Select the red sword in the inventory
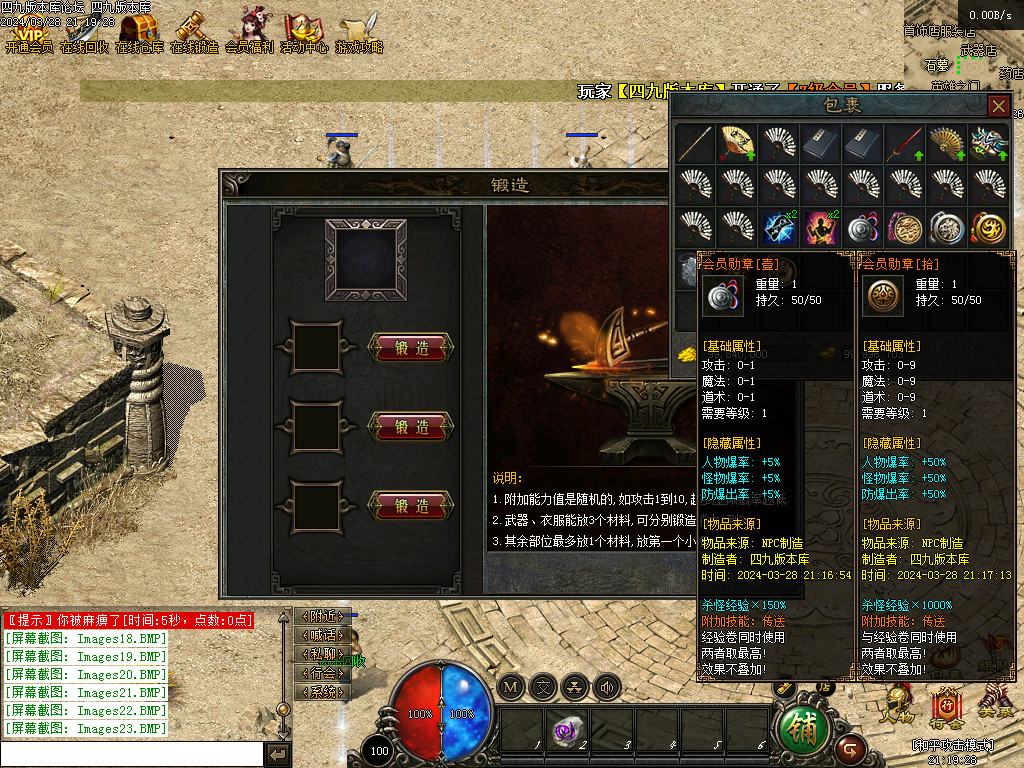 click(x=904, y=143)
